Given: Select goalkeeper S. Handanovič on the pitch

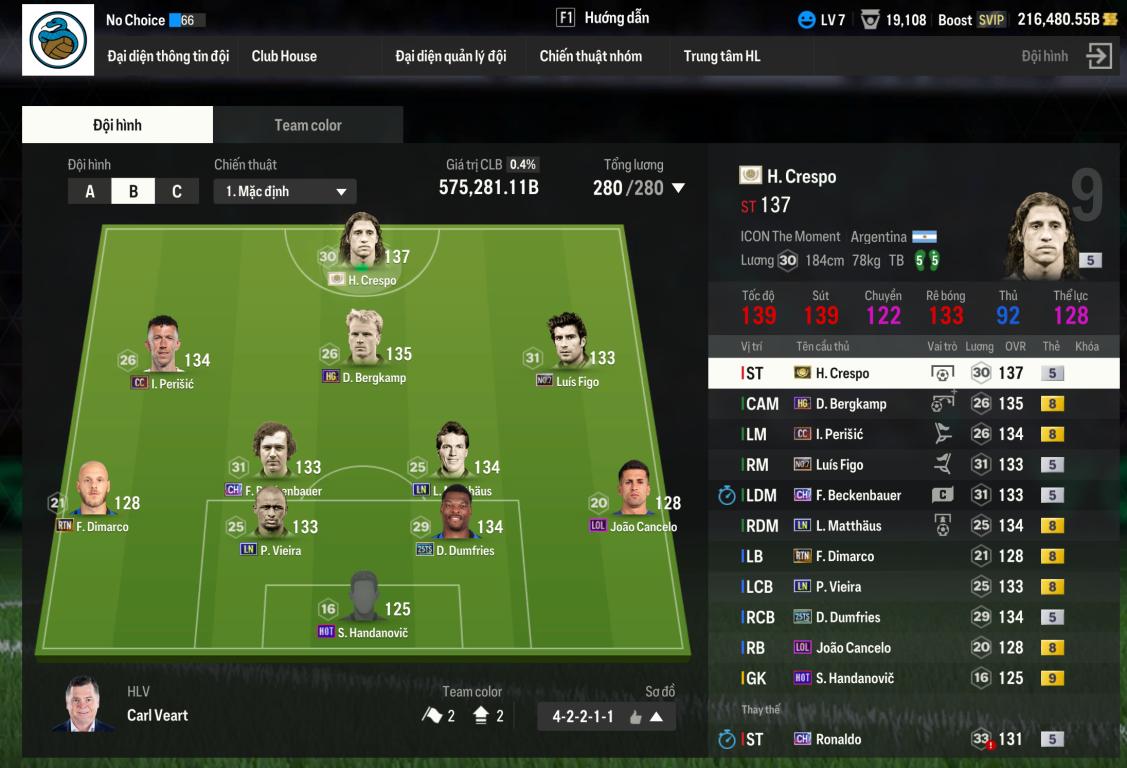Looking at the screenshot, I should 363,600.
